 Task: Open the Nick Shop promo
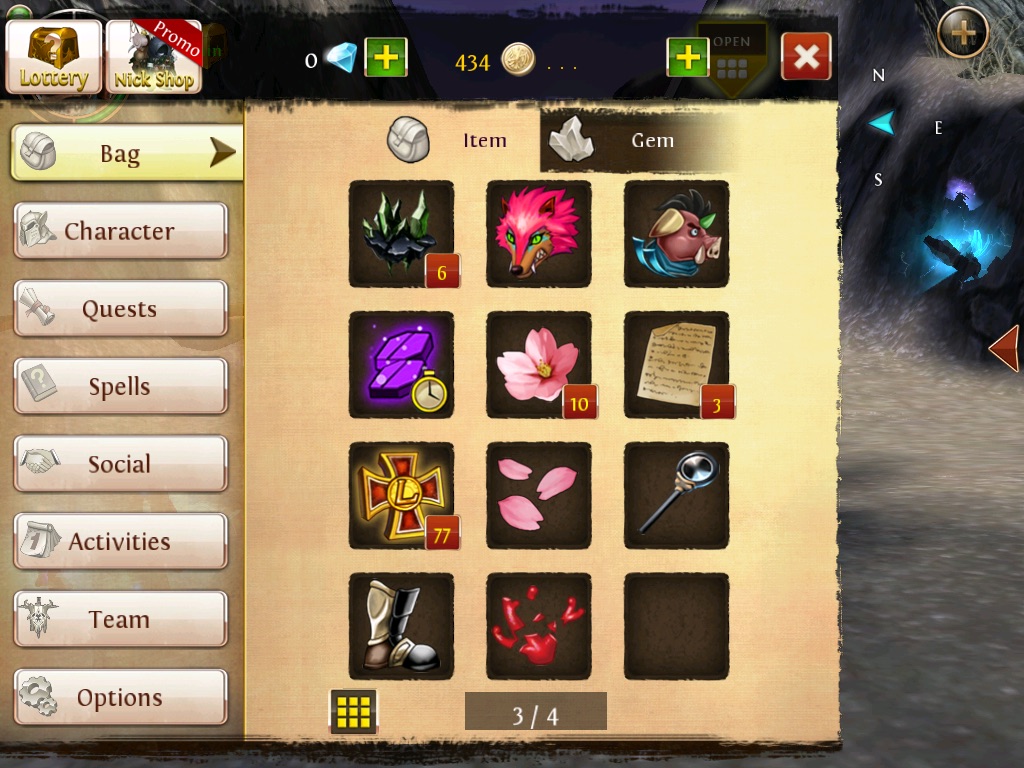click(x=154, y=57)
